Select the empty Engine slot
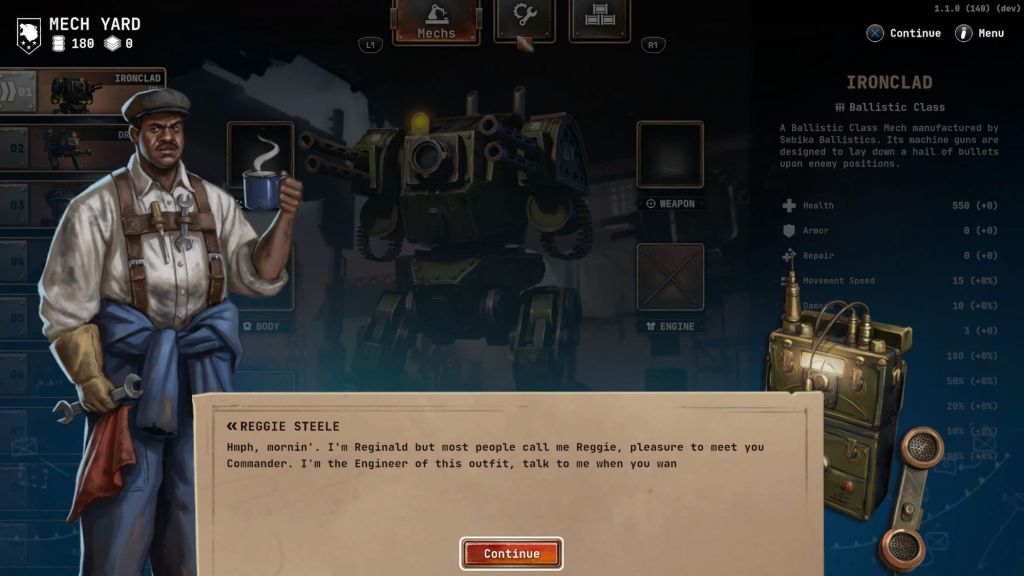The image size is (1024, 576). 670,277
